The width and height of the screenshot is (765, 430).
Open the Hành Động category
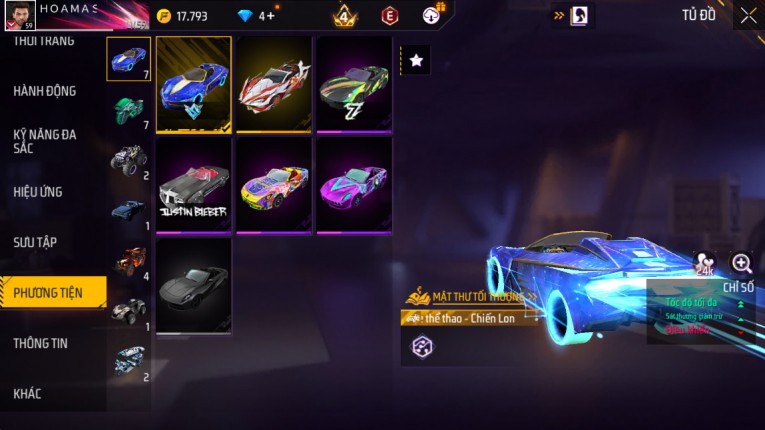[45, 91]
